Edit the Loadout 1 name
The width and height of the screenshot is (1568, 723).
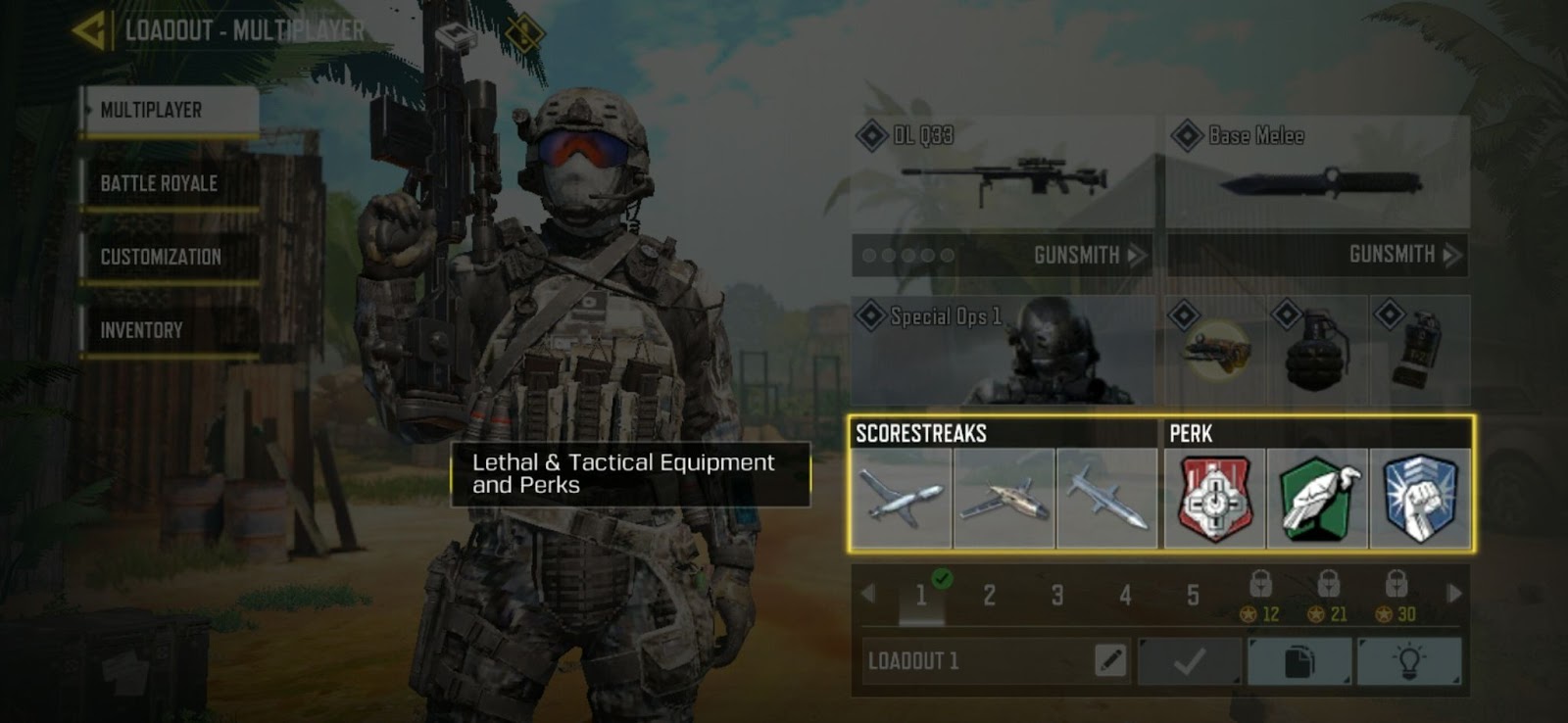(1109, 661)
